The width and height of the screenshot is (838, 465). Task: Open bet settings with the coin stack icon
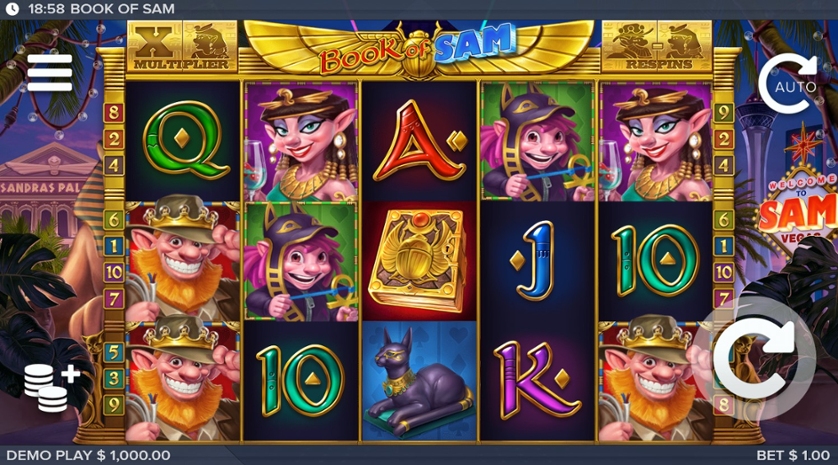point(51,385)
